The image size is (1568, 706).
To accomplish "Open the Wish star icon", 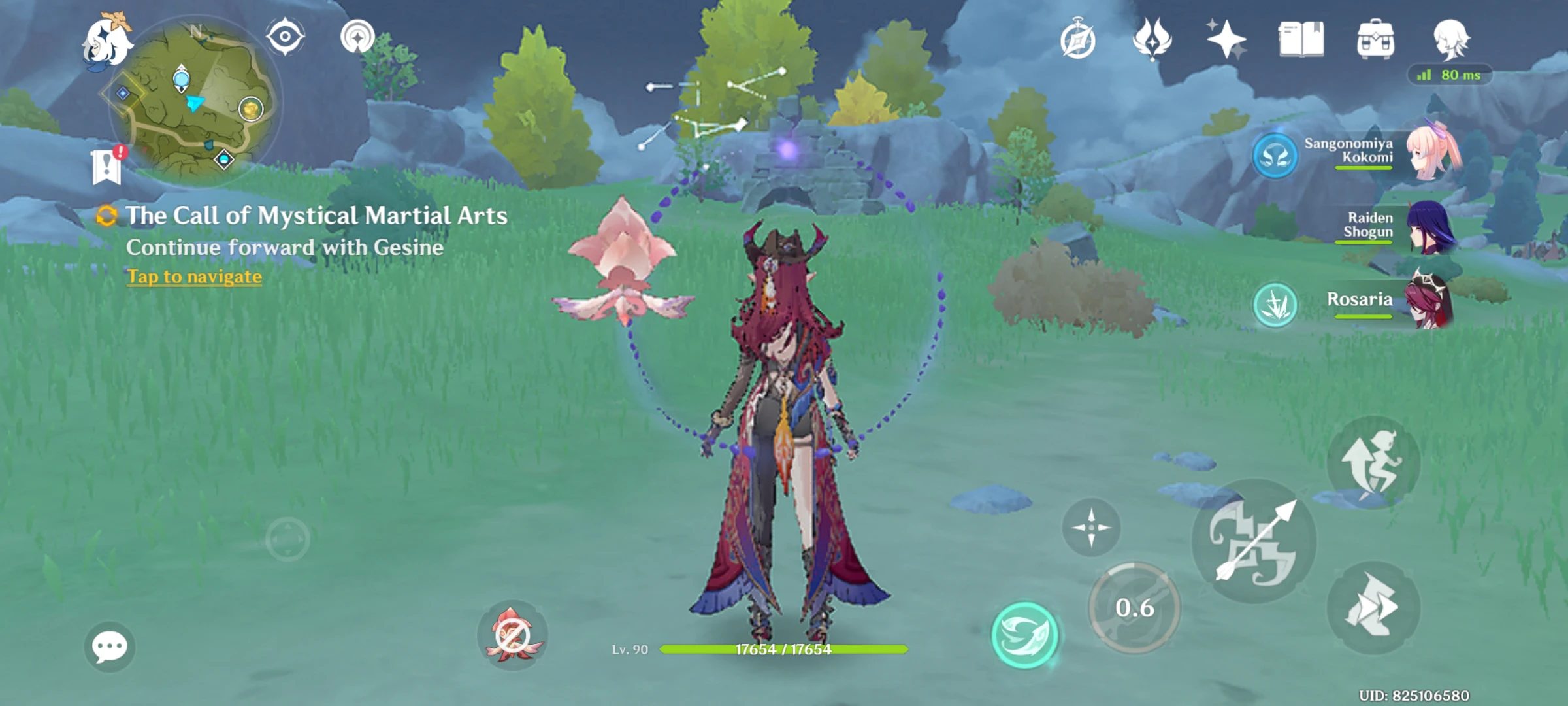I will [x=1226, y=39].
